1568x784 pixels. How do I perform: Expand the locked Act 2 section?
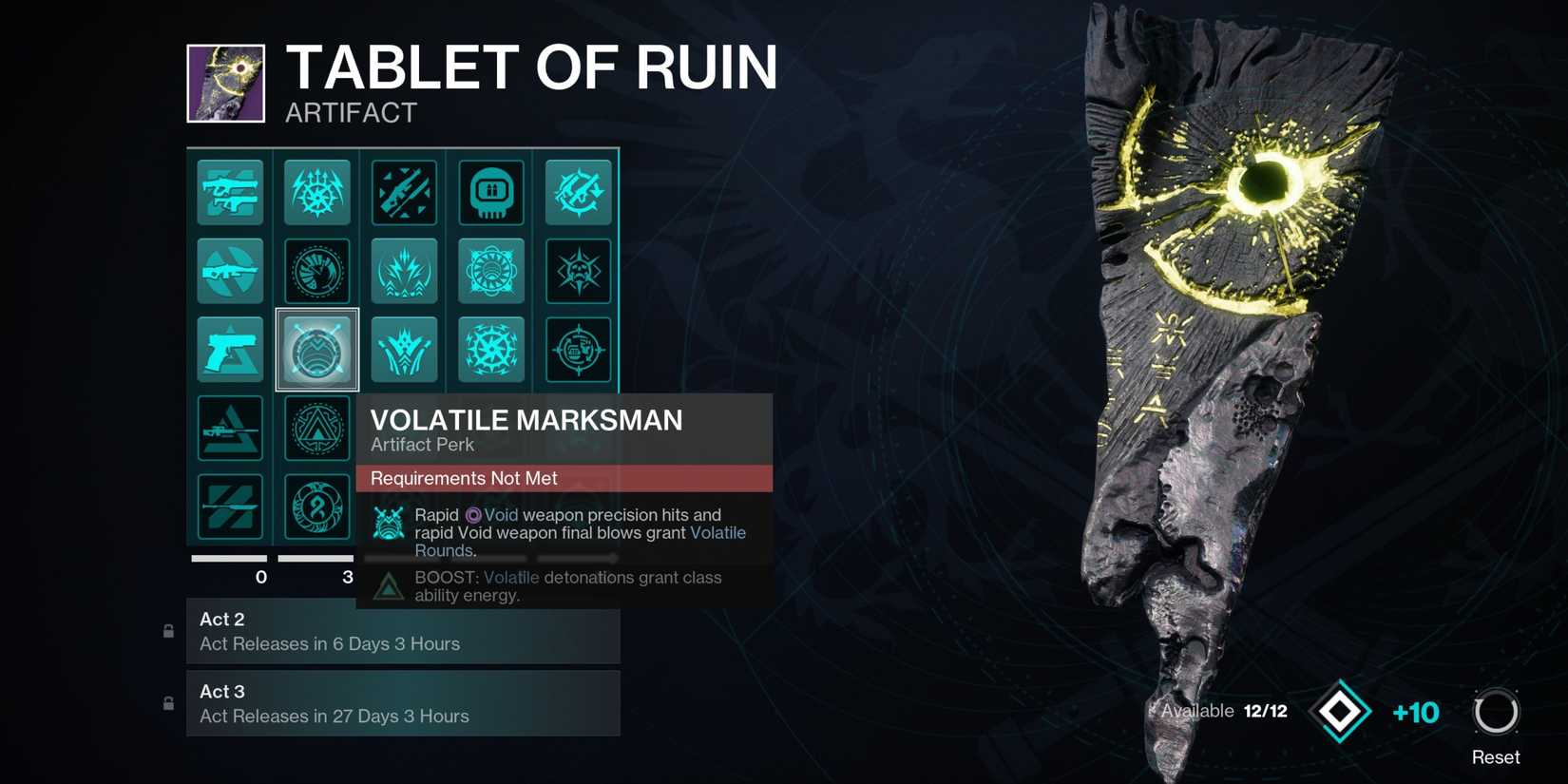click(x=403, y=635)
